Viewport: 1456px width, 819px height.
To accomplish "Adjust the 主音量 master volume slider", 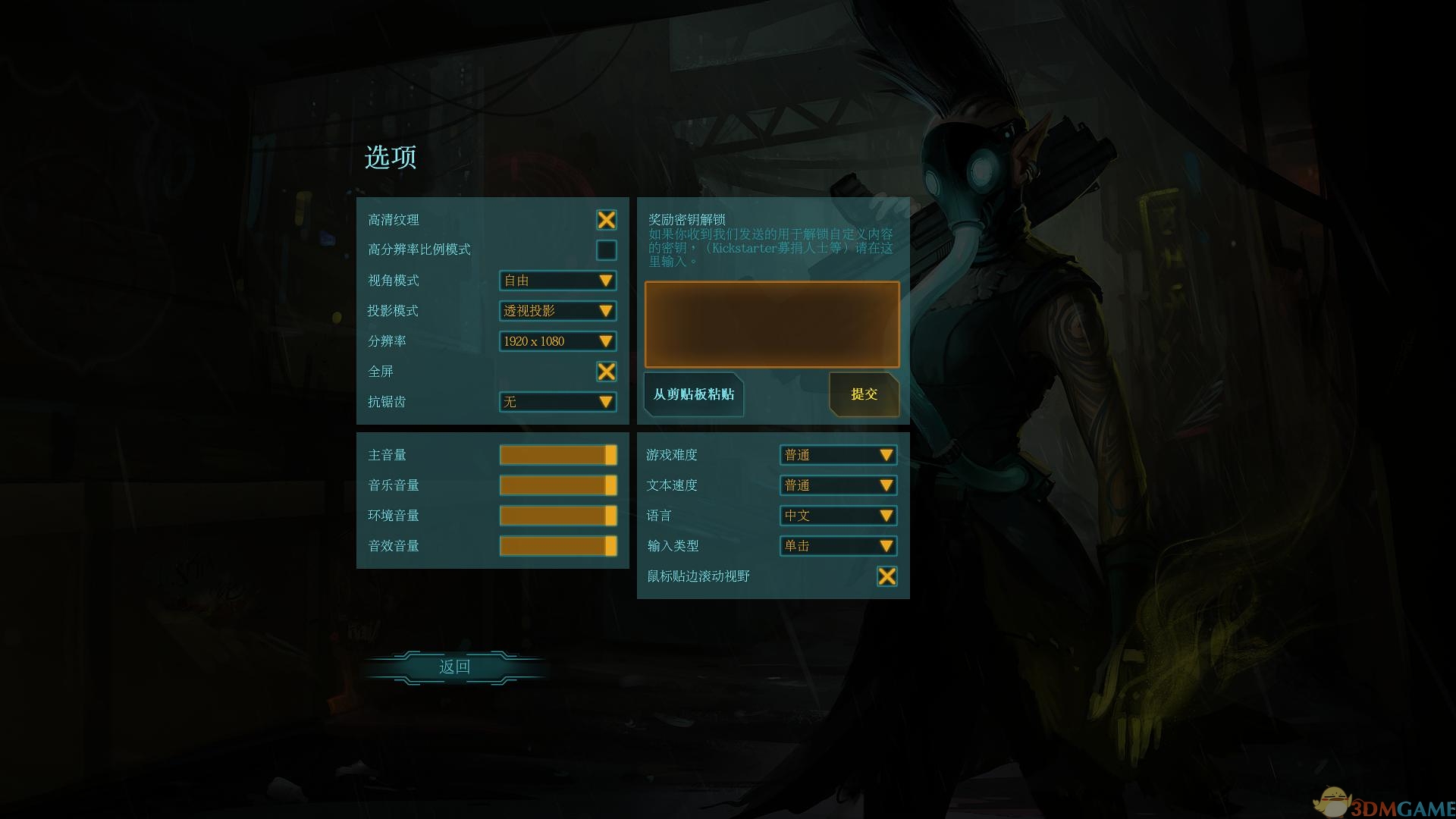I will point(557,455).
